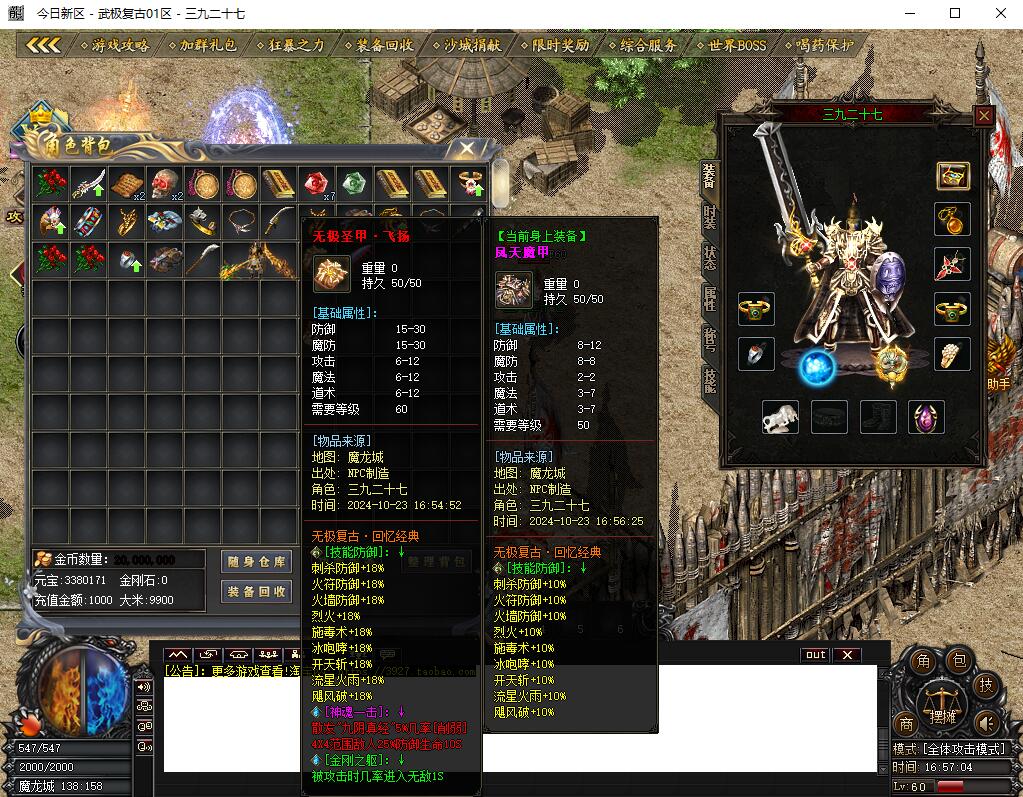Screen dimensions: 1023x797
Task: Close the 角色背包 inventory window
Action: 467,149
